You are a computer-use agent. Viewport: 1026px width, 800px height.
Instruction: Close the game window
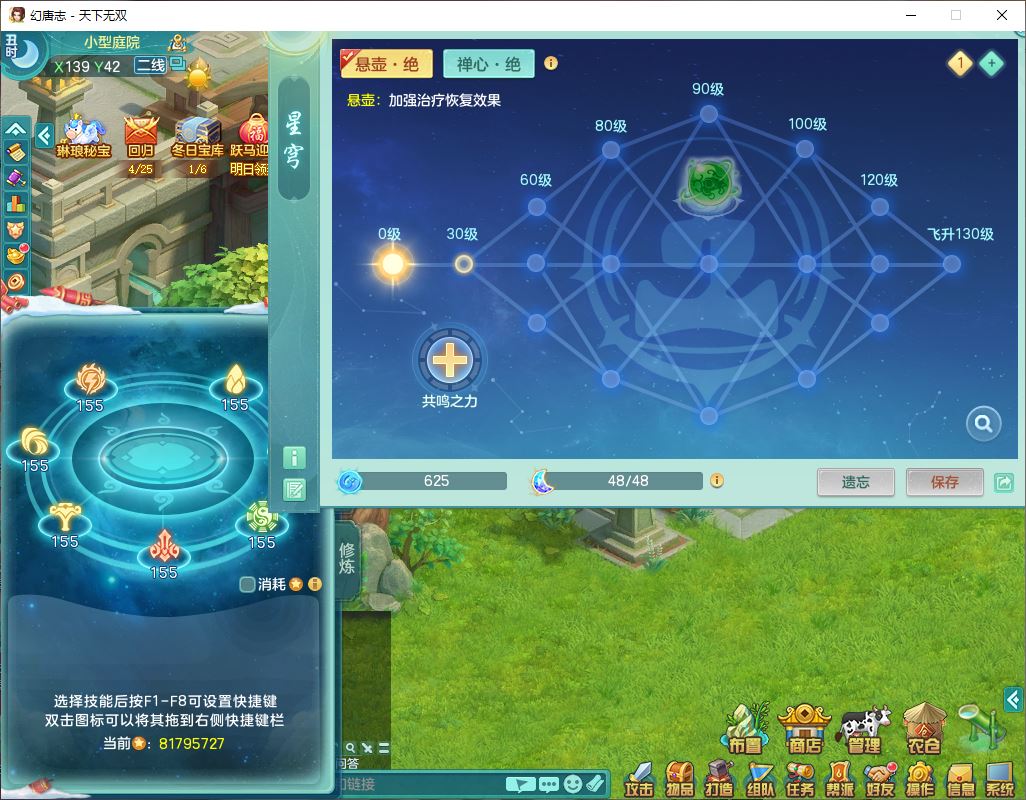point(1001,15)
